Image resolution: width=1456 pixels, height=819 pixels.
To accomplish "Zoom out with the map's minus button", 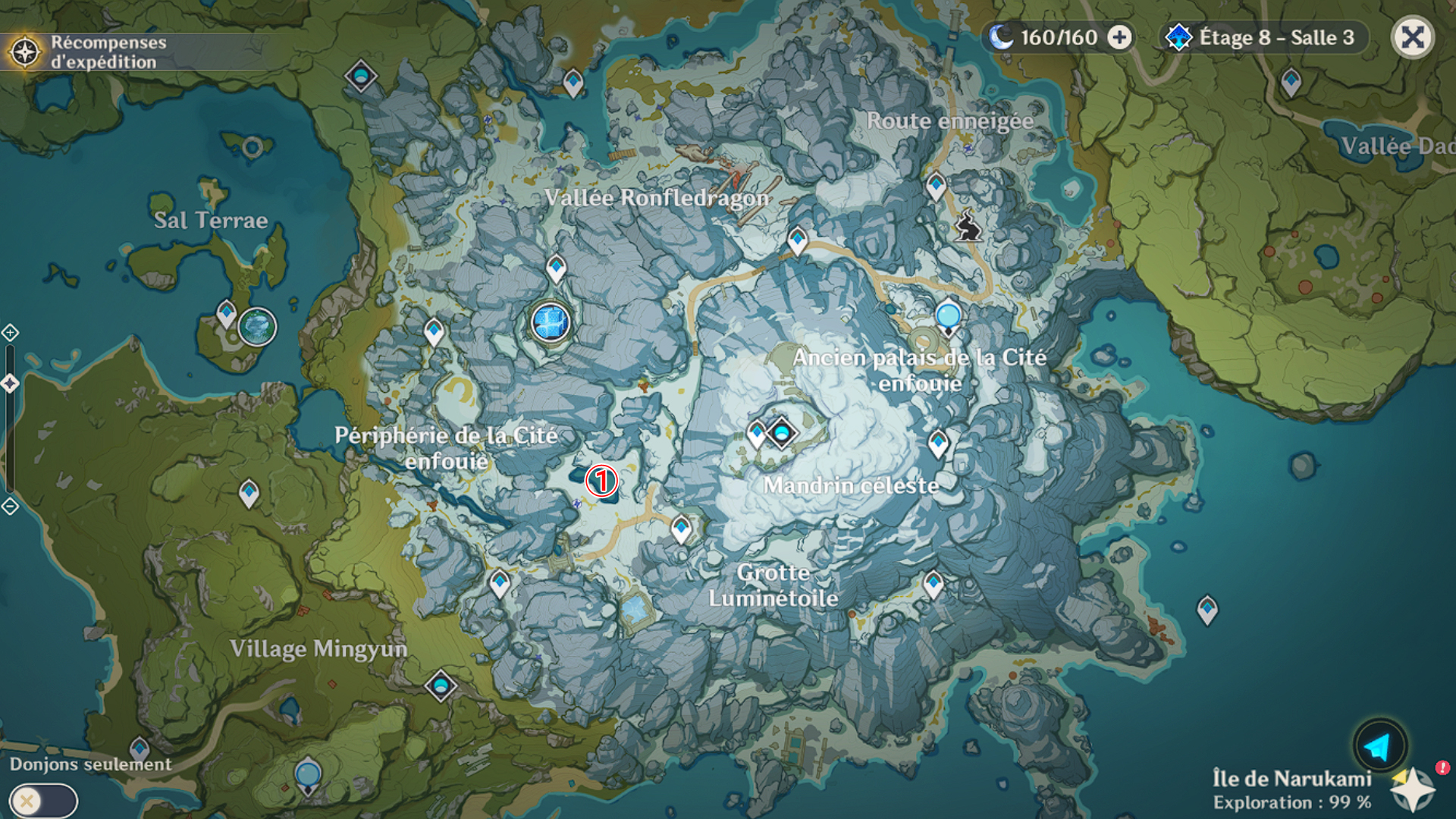I will point(10,506).
